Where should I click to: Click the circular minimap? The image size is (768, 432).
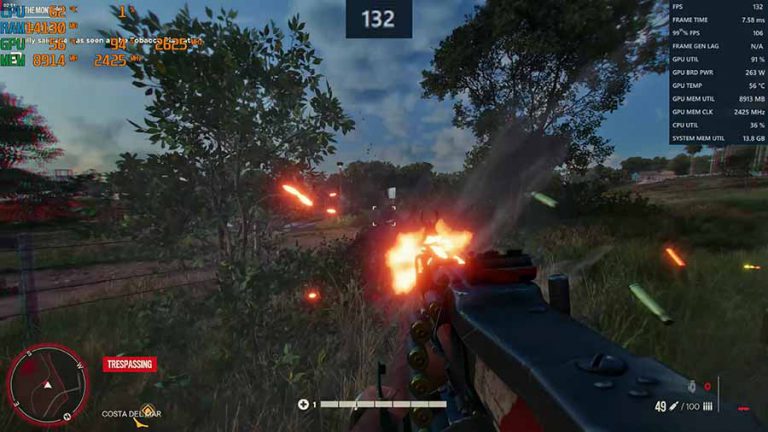[47, 384]
